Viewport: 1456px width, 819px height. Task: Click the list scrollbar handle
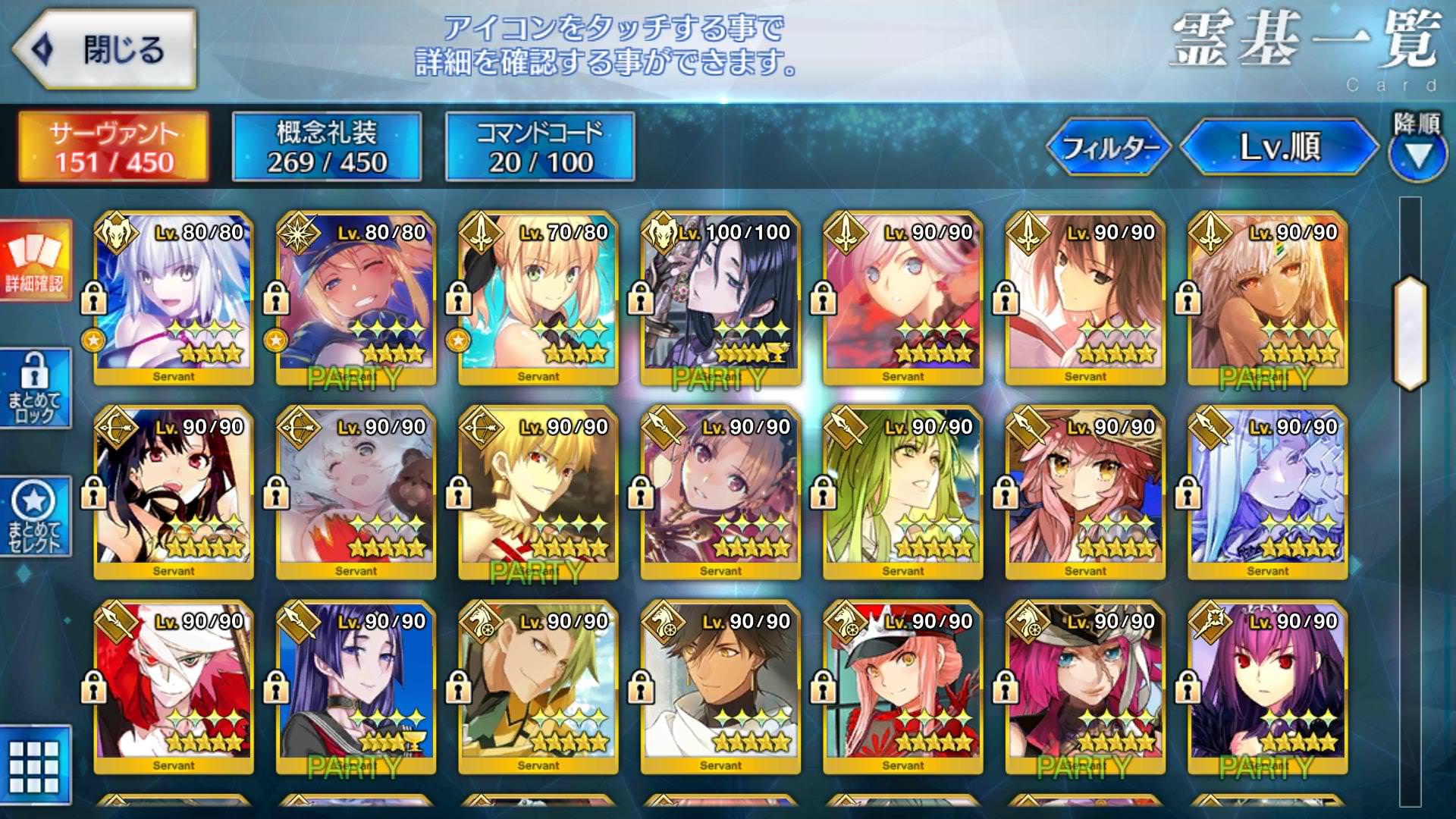point(1410,334)
